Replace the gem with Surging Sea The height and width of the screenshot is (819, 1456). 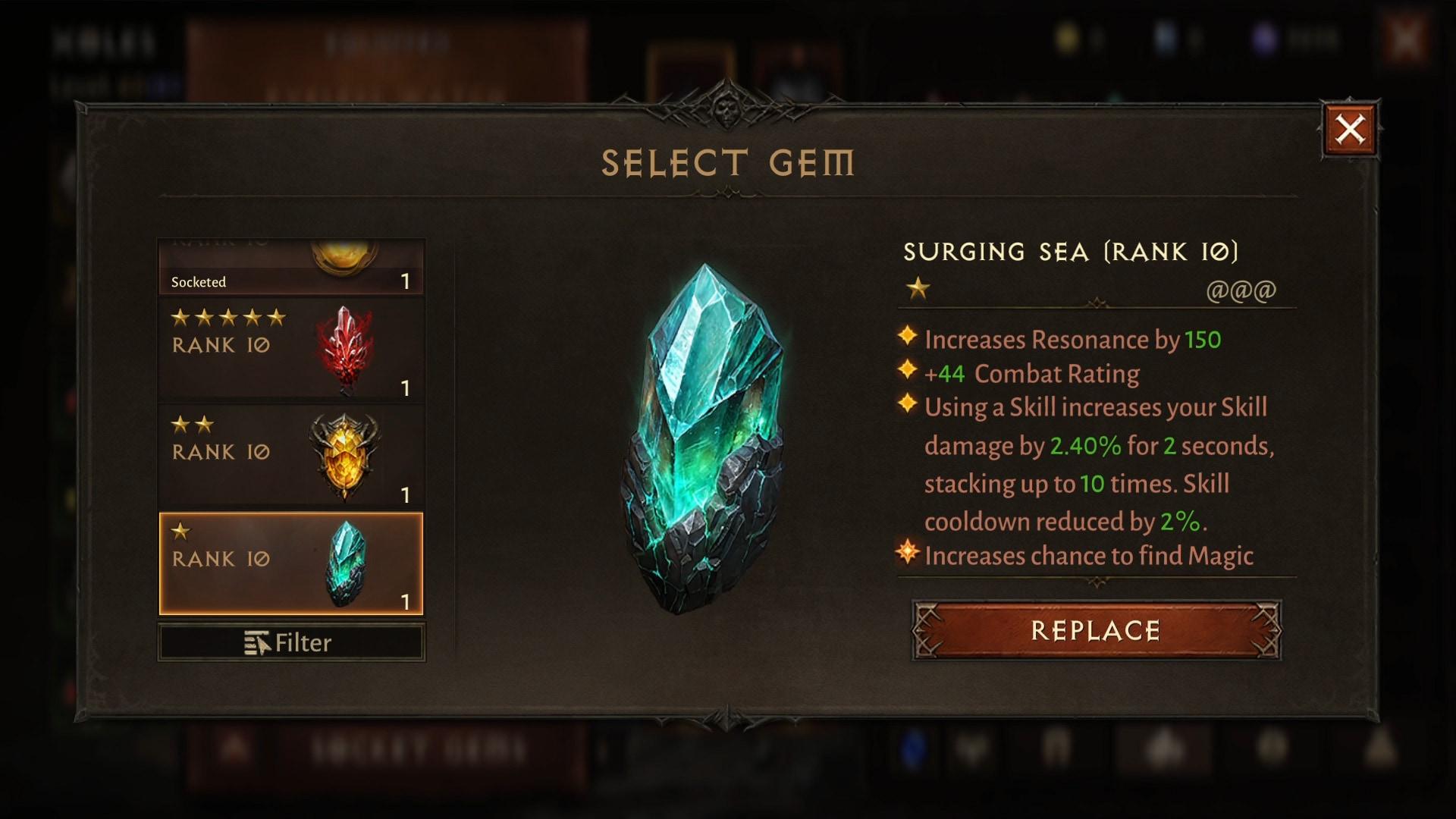(1096, 631)
